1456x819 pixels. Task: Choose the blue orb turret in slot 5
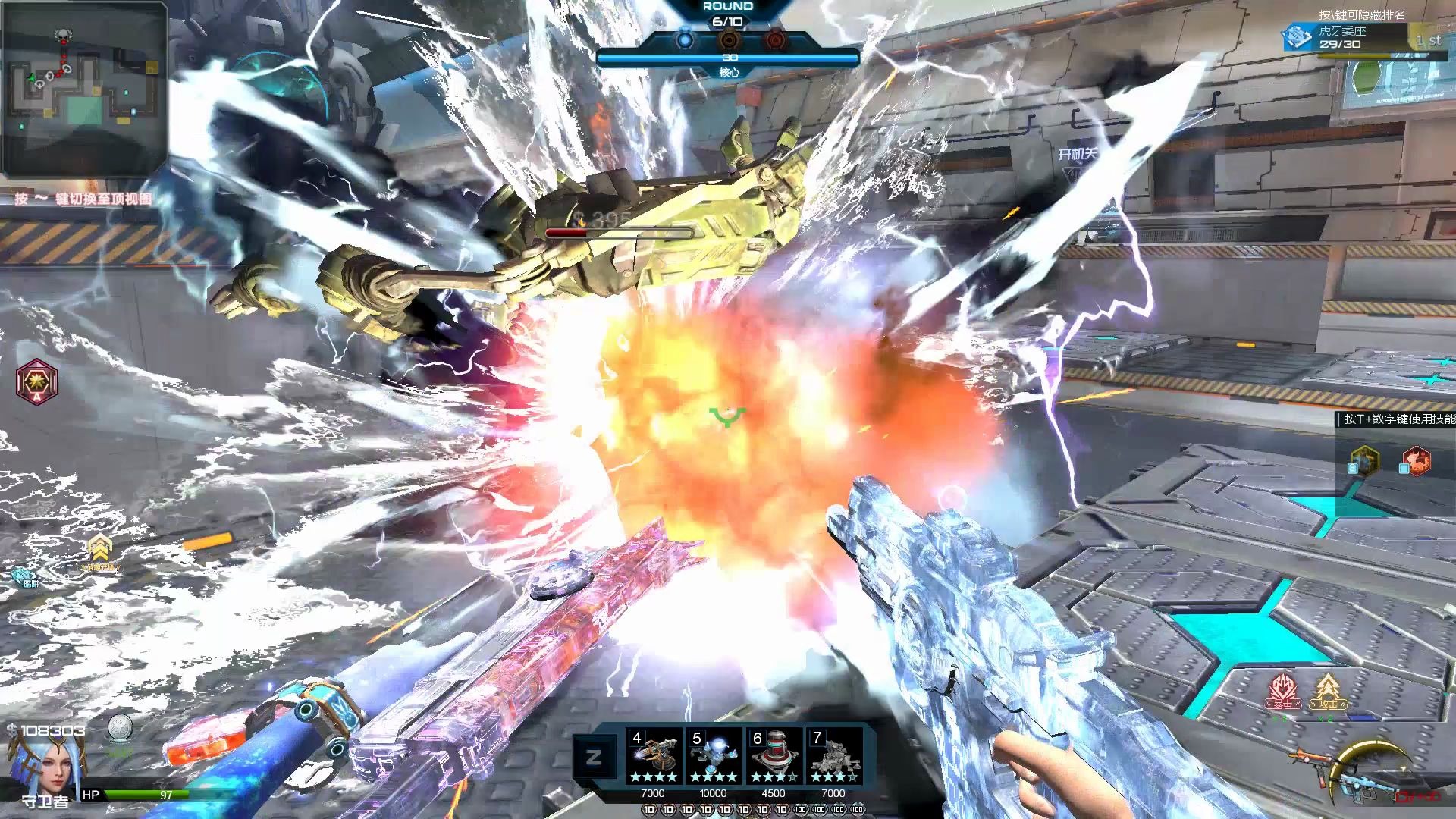tap(714, 757)
